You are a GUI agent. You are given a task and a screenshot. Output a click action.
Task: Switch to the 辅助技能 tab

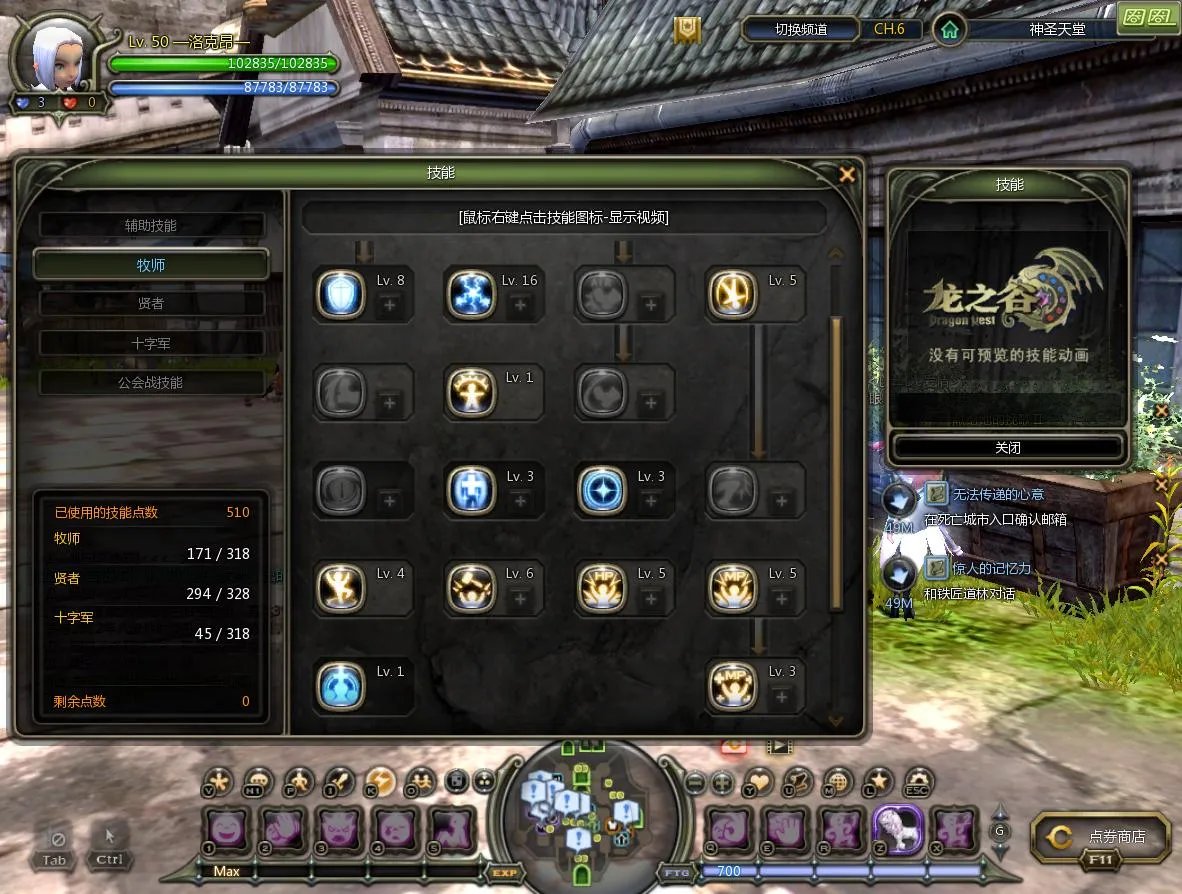click(151, 226)
